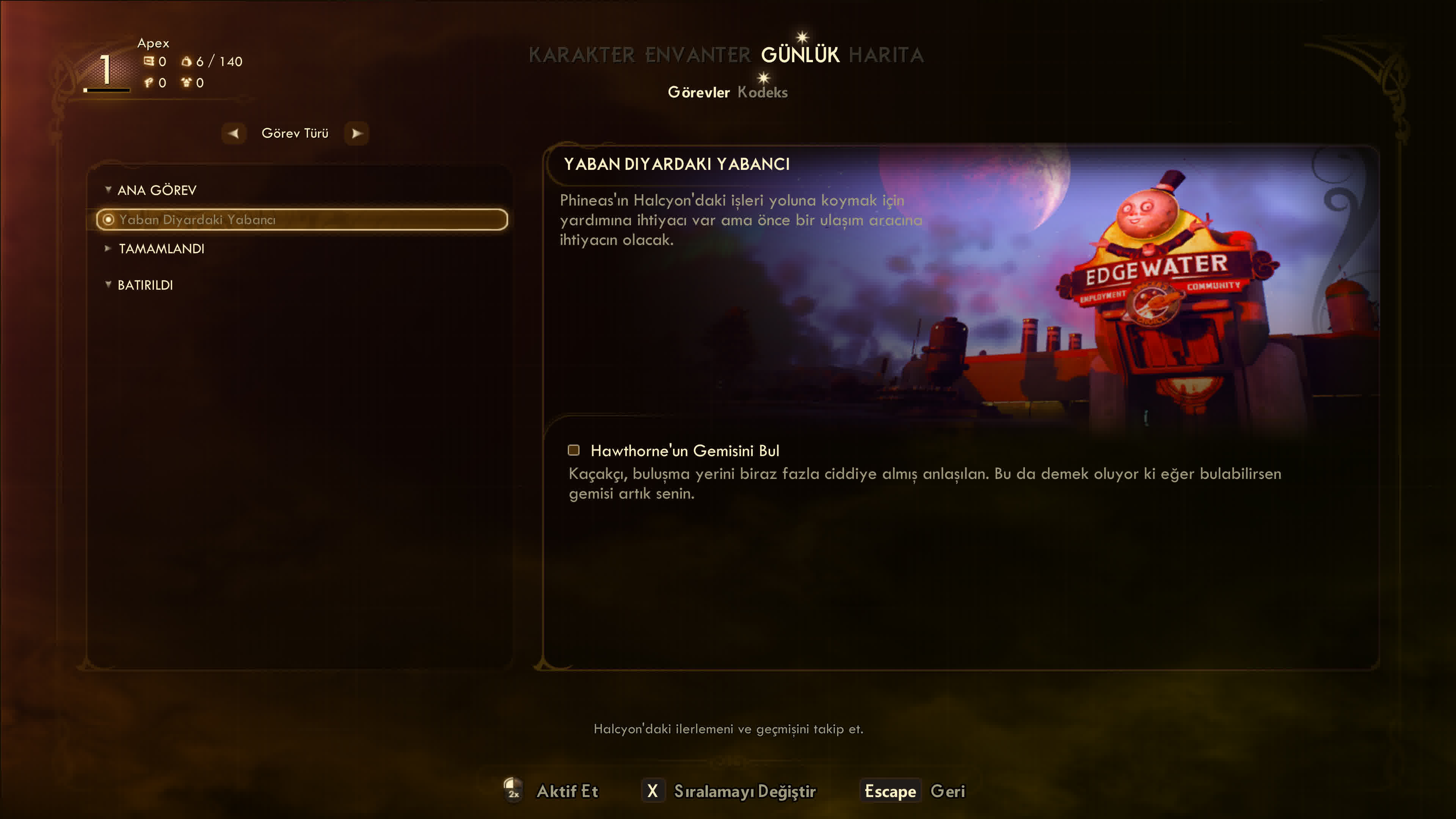Click the right arrow beside Görev Türü
The height and width of the screenshot is (819, 1456).
coord(356,133)
